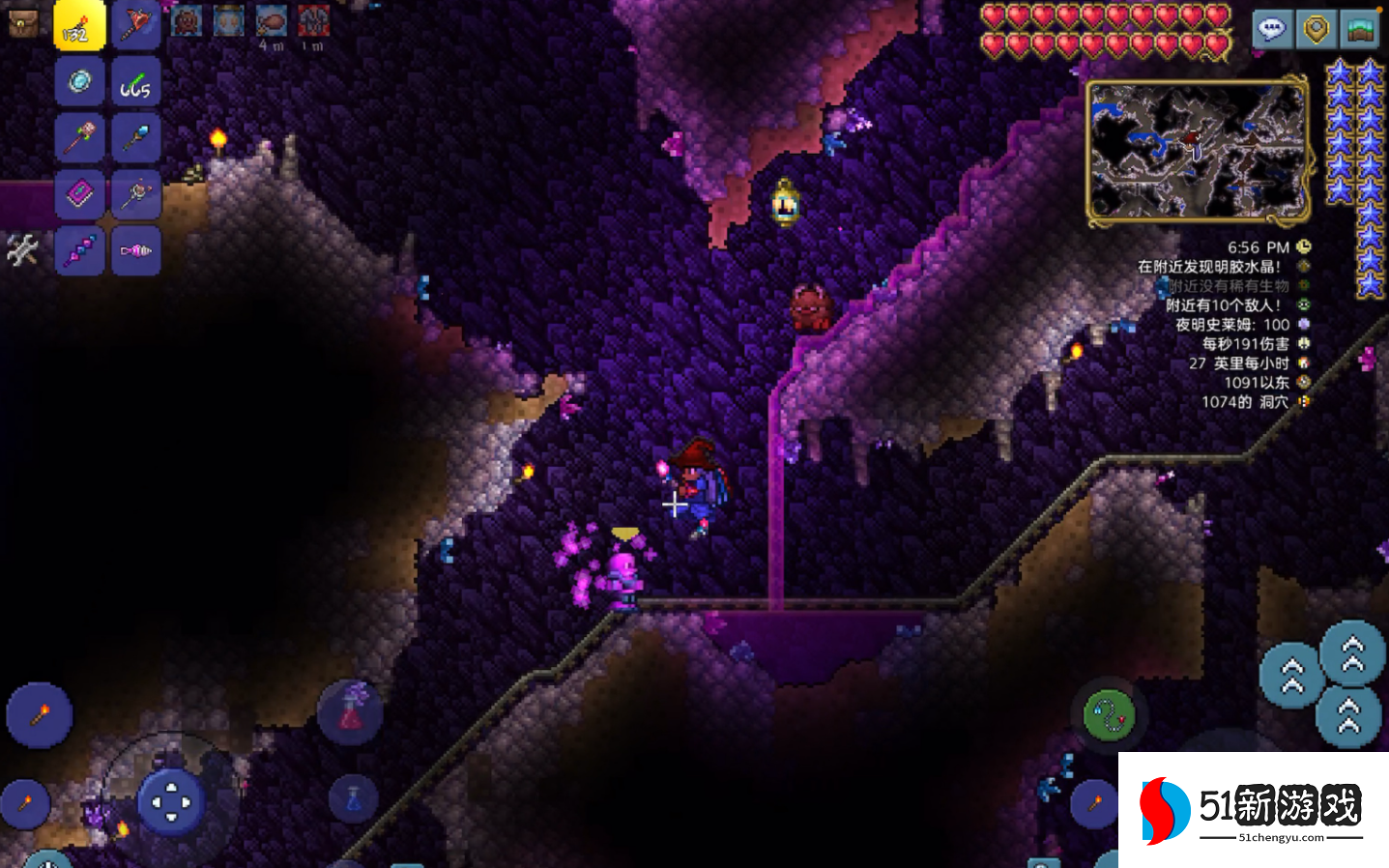Click the brown pet creature buff icon

[x=187, y=21]
